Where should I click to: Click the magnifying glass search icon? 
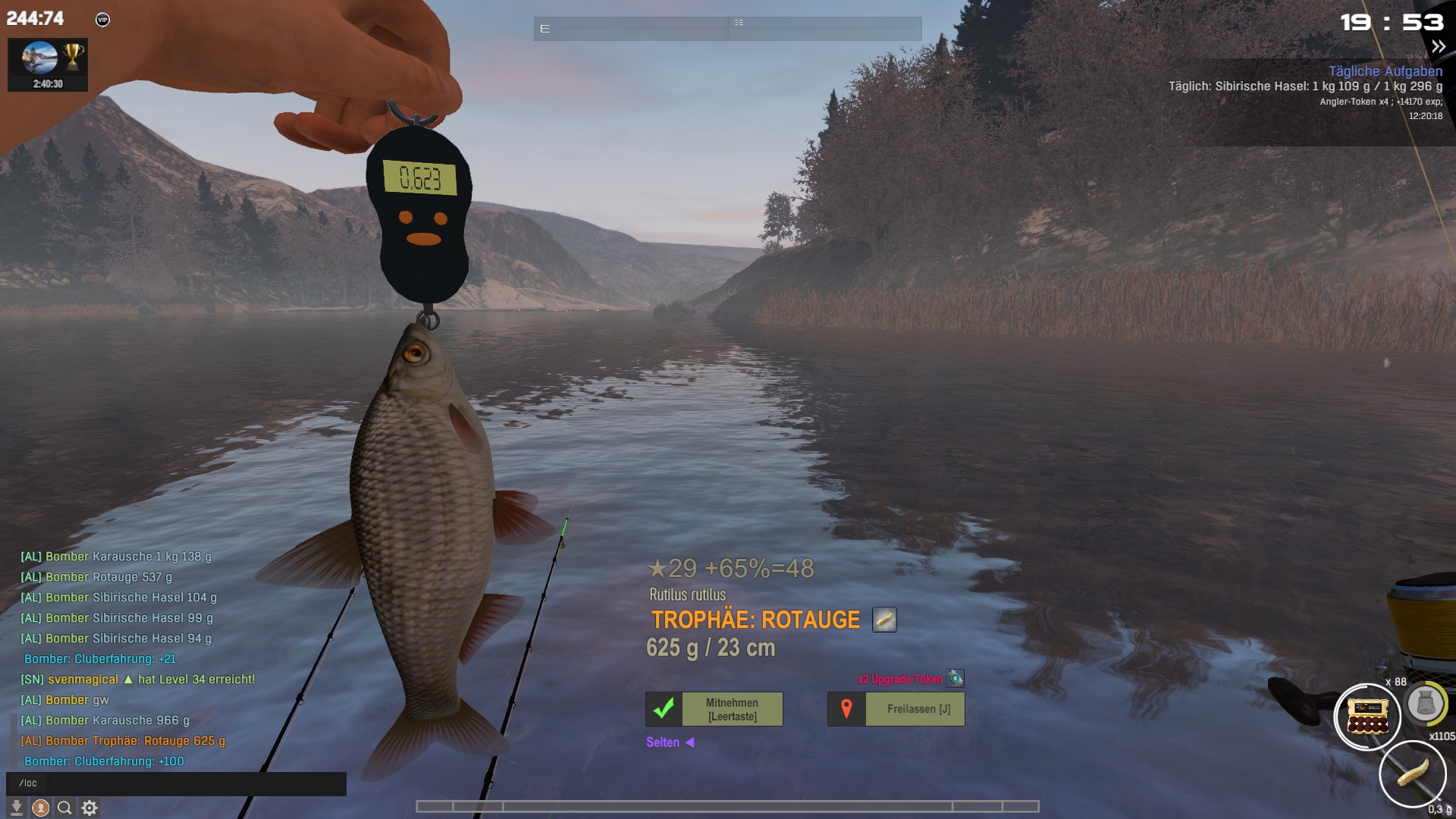tap(65, 808)
